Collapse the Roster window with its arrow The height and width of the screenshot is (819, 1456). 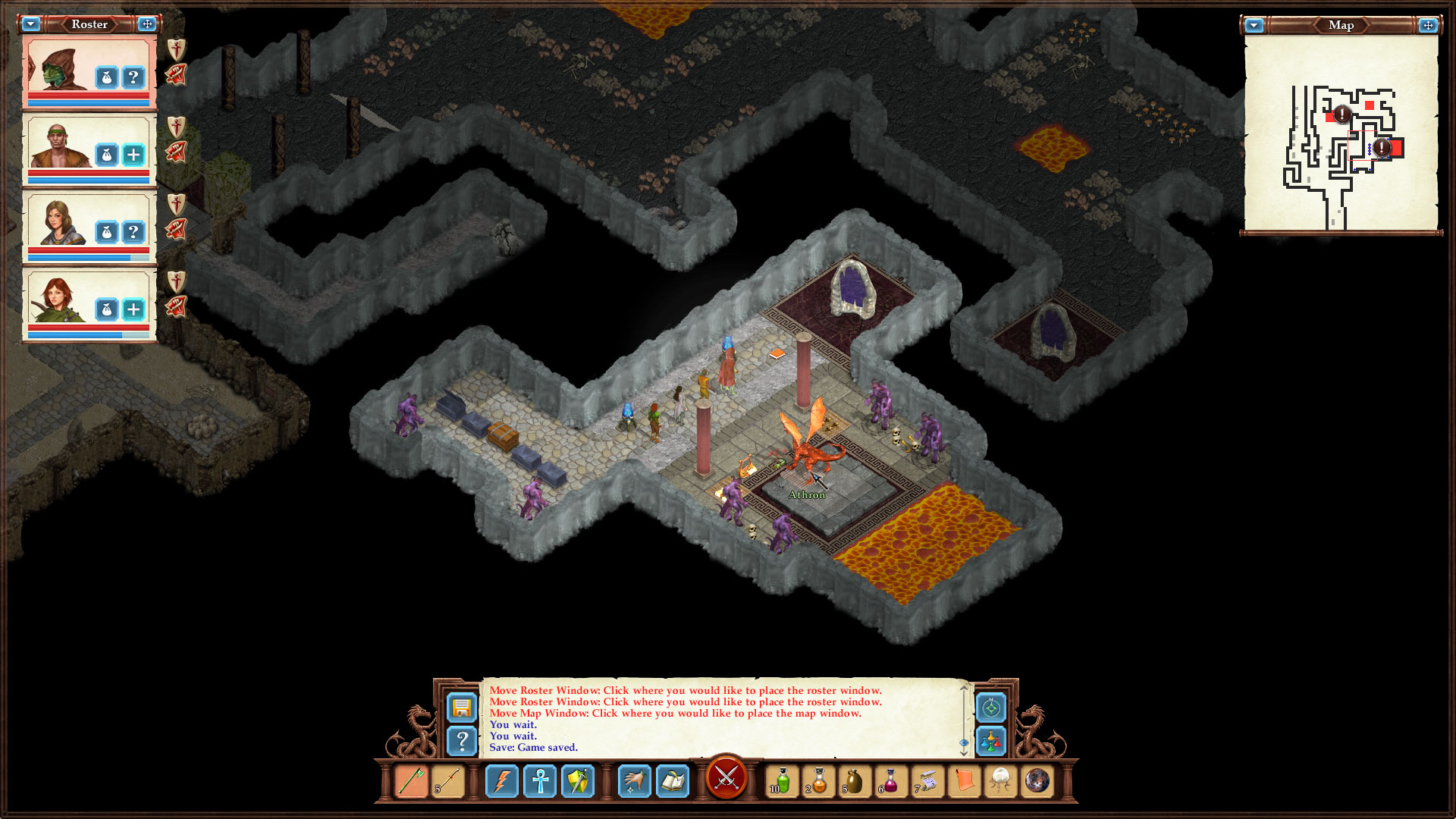[x=30, y=24]
